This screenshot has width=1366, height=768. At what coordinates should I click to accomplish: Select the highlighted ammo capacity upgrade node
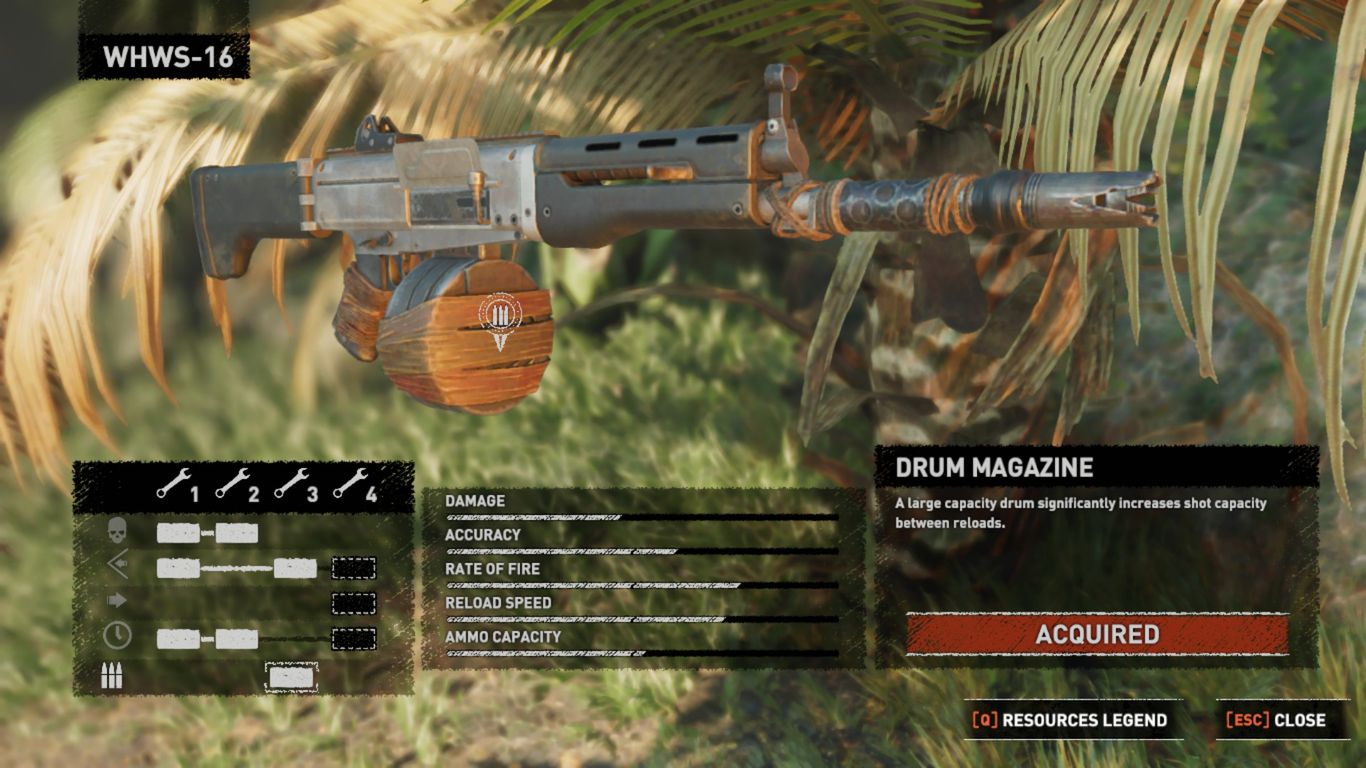(291, 678)
